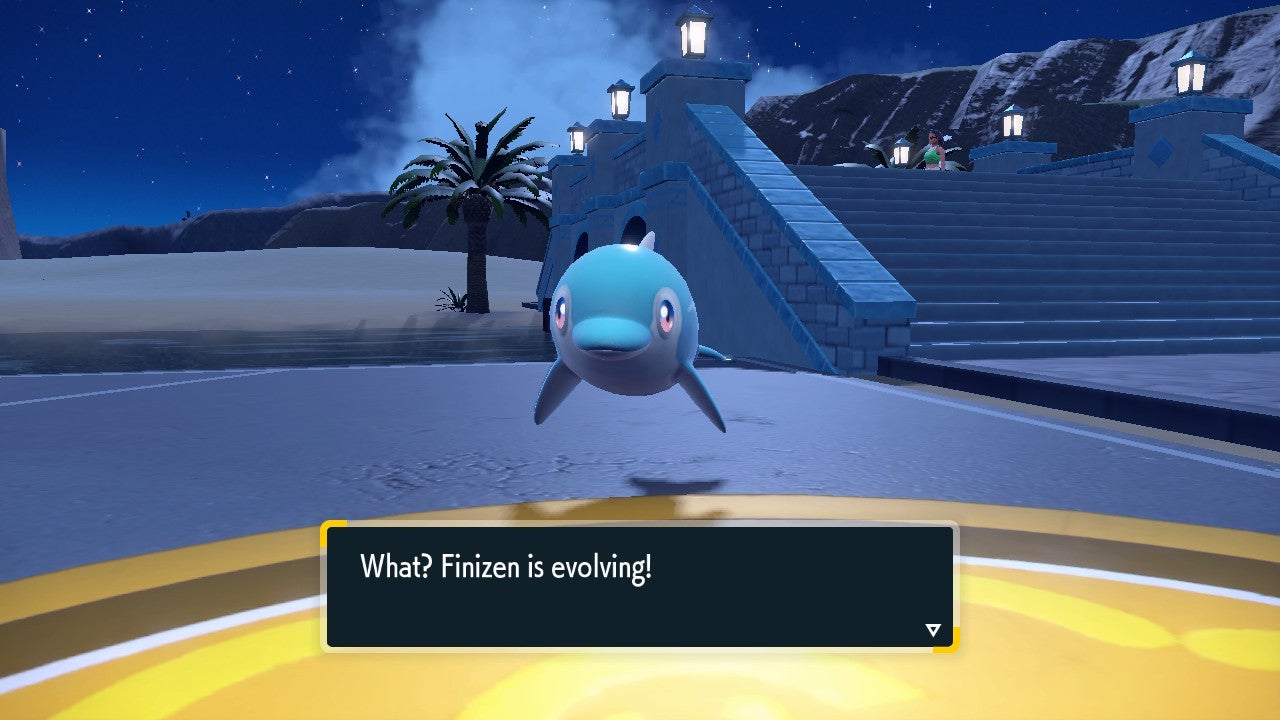The height and width of the screenshot is (720, 1280).
Task: Click the continue arrow in the dialog box
Action: tap(932, 629)
